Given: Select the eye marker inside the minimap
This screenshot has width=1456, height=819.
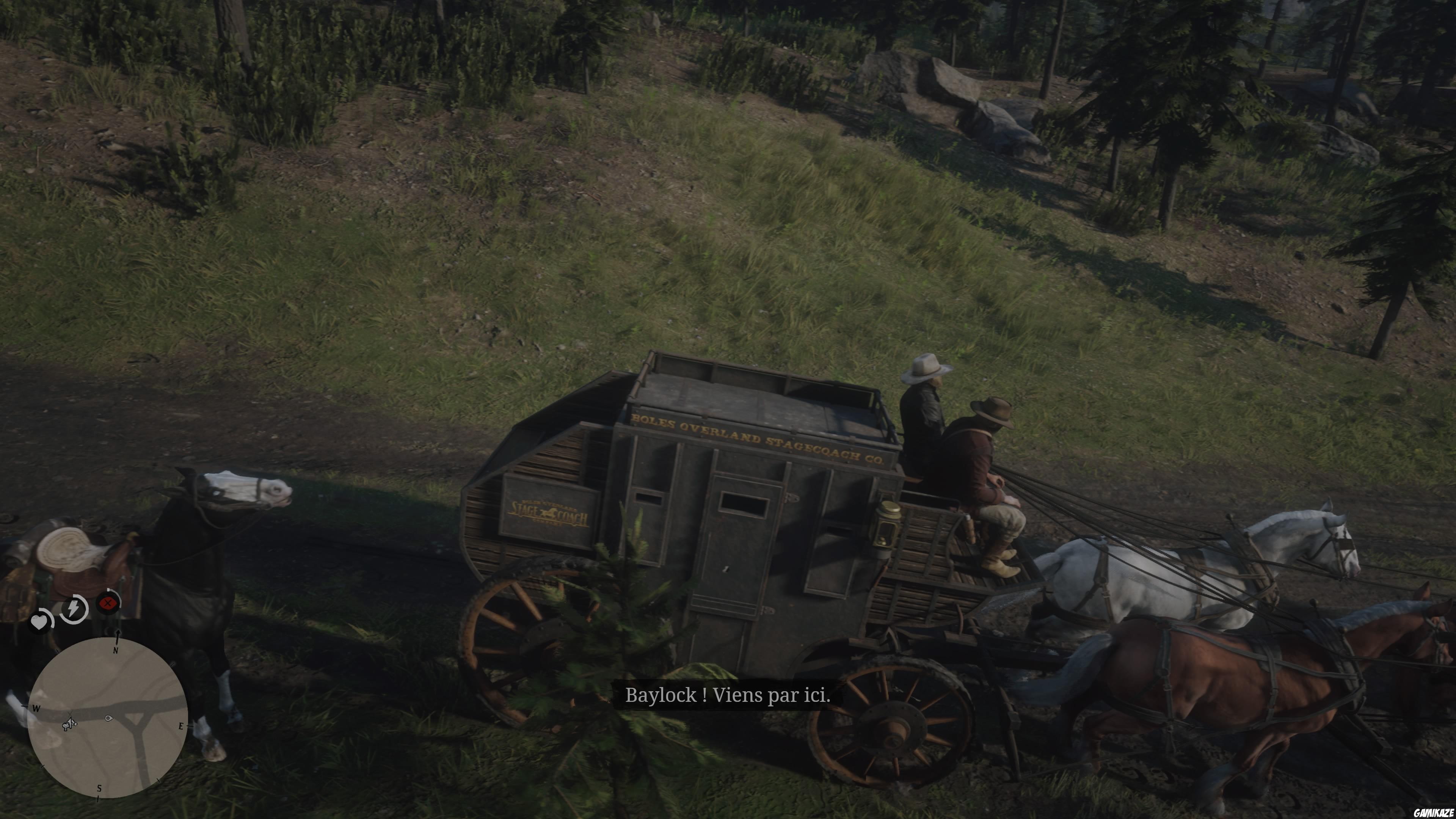Looking at the screenshot, I should [x=109, y=719].
